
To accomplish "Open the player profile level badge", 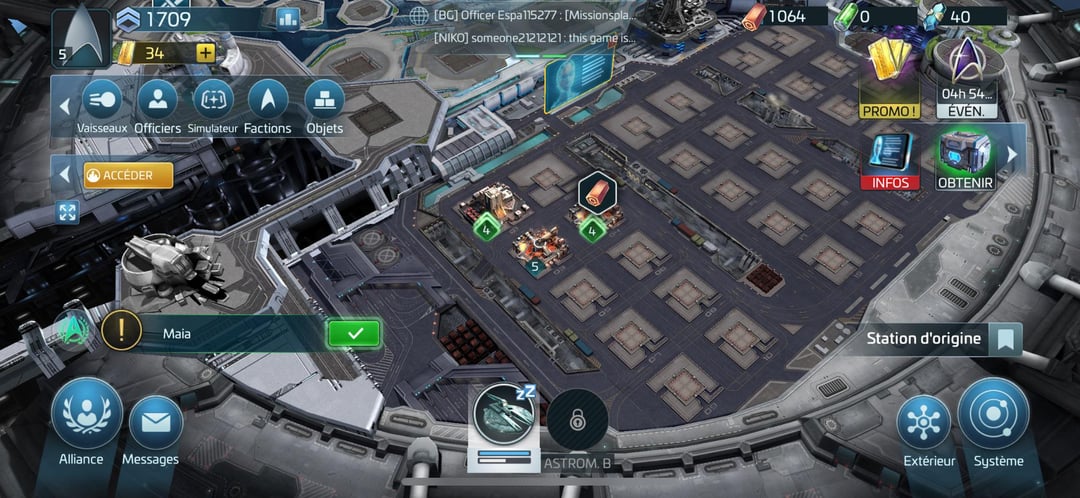I will click(x=80, y=37).
